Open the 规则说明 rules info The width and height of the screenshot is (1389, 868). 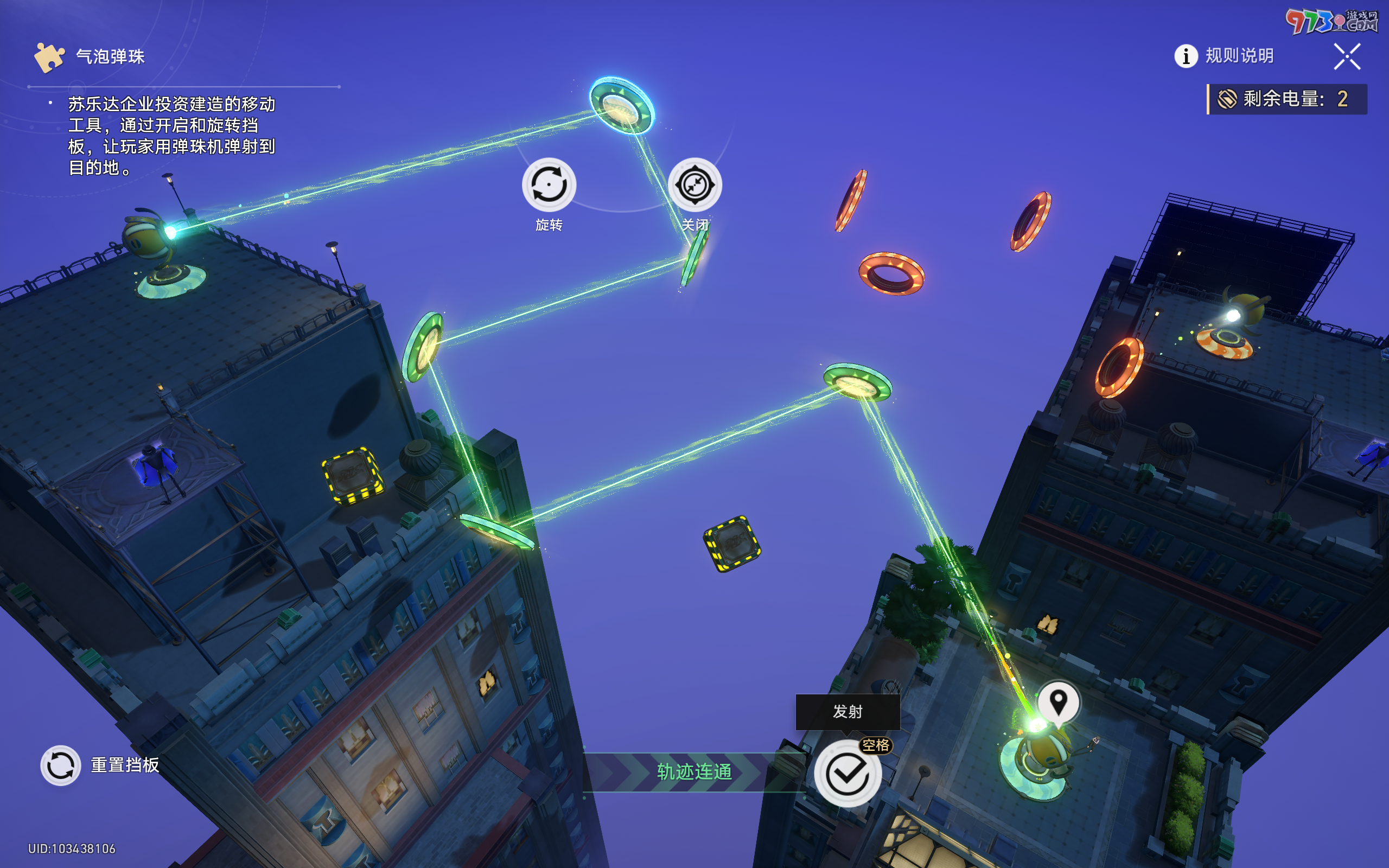1224,56
